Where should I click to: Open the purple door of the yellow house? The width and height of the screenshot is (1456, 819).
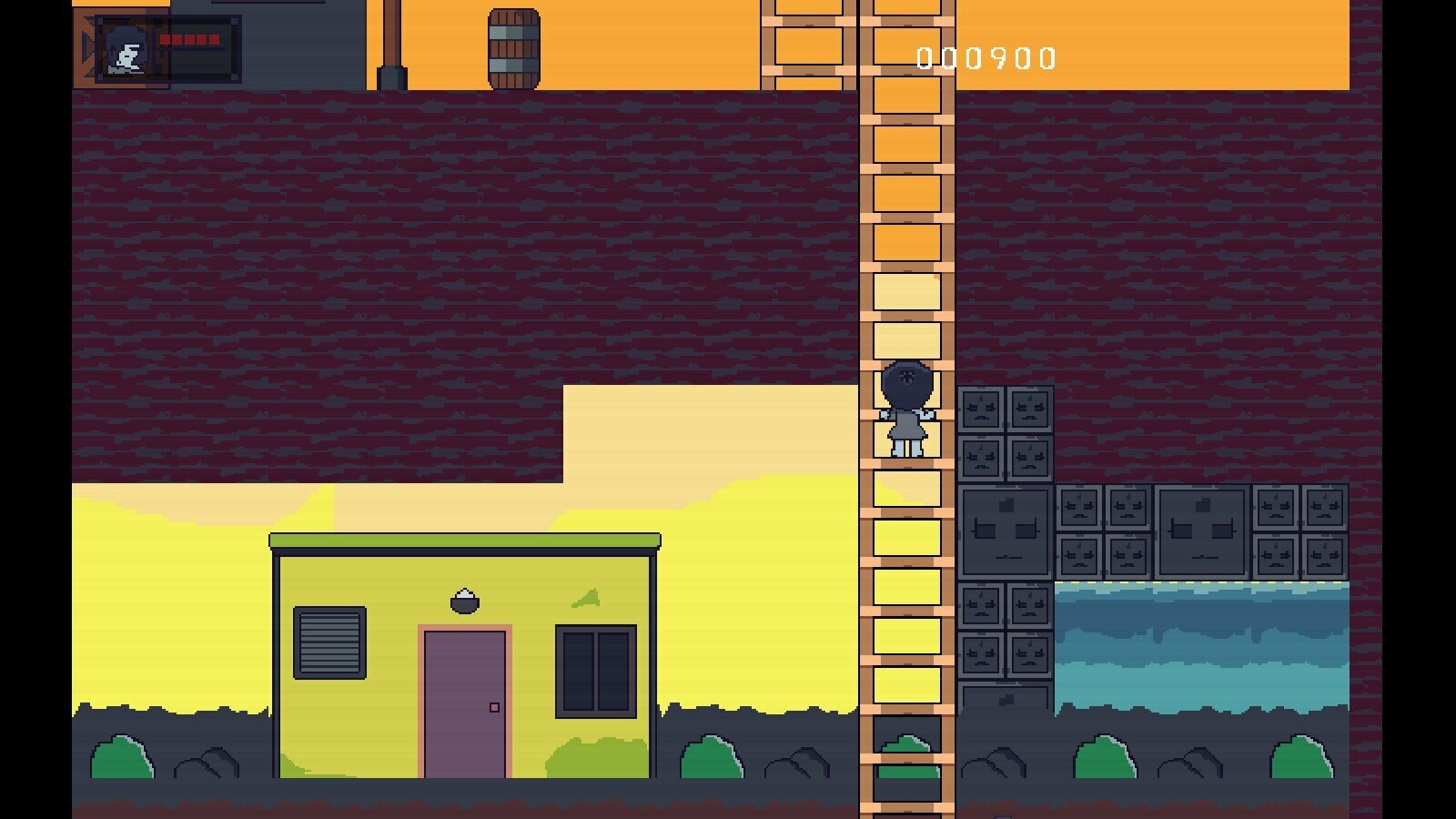coord(462,701)
